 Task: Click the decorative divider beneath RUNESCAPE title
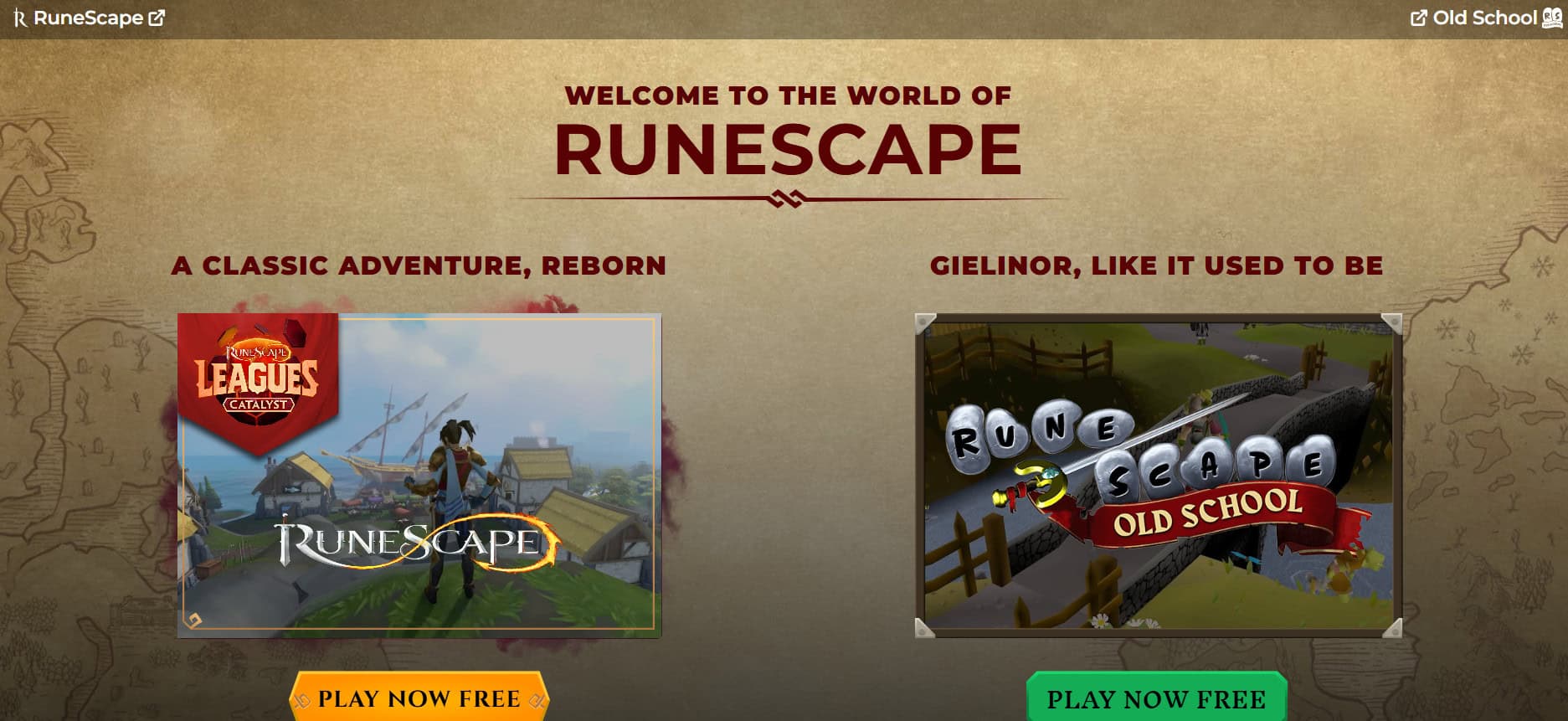tap(786, 197)
